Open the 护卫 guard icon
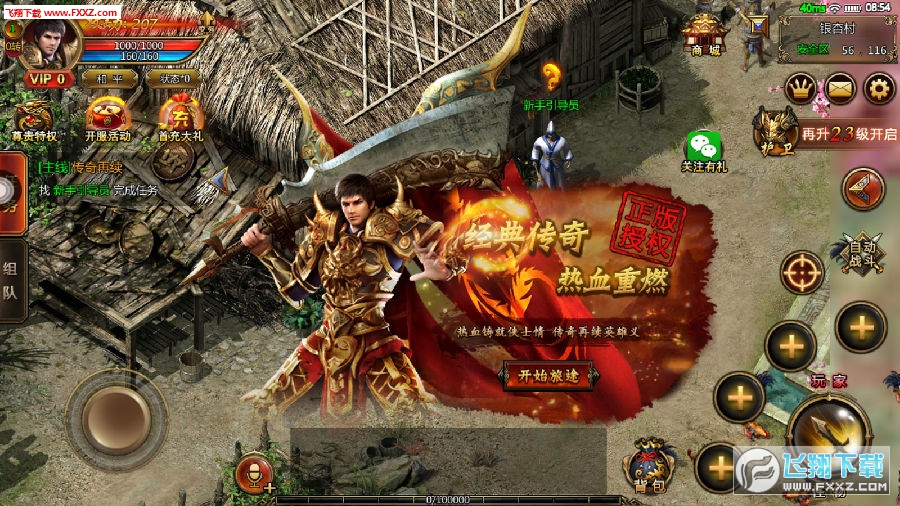The image size is (900, 506). point(772,132)
